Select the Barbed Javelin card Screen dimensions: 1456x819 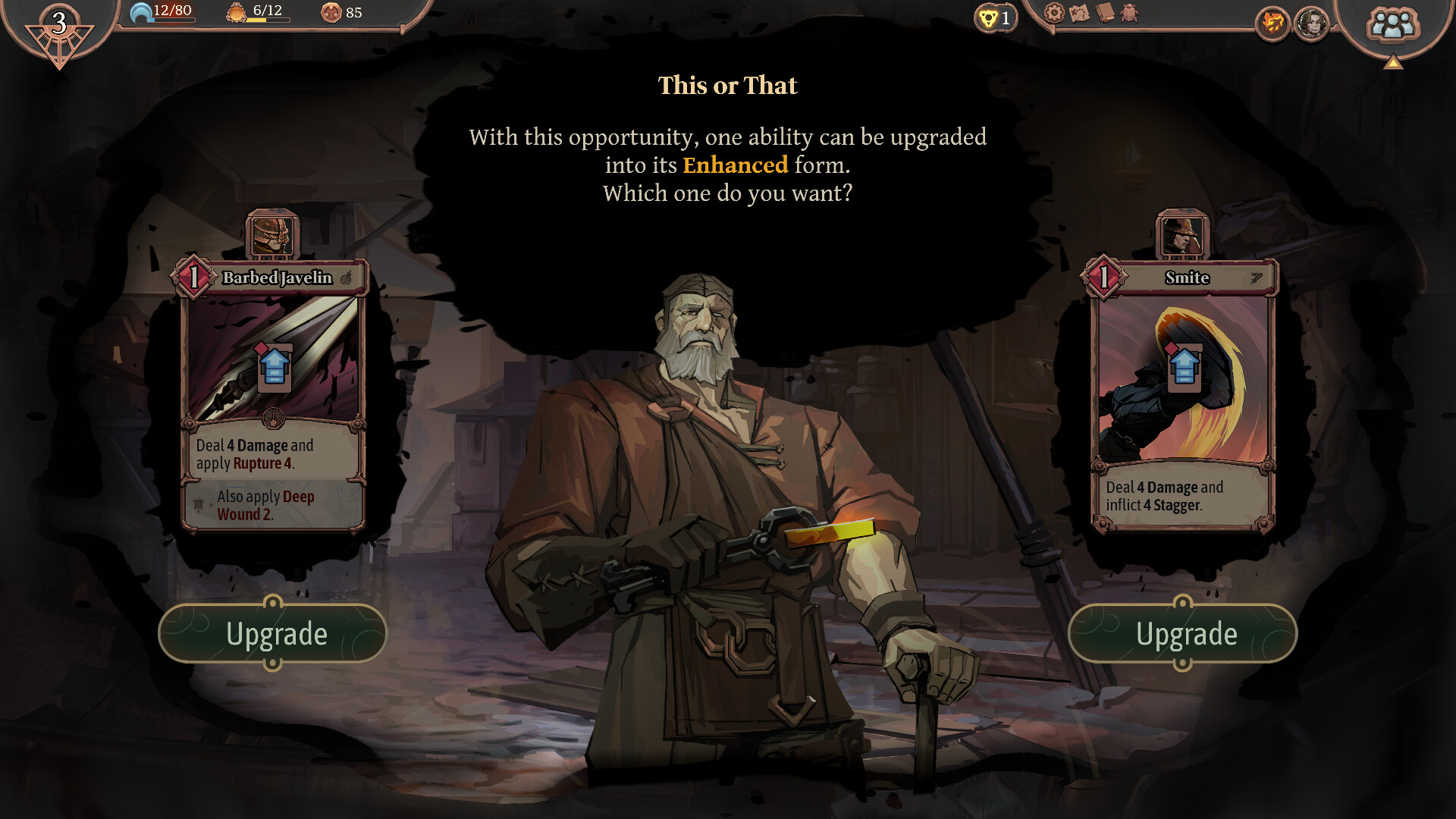click(x=273, y=394)
